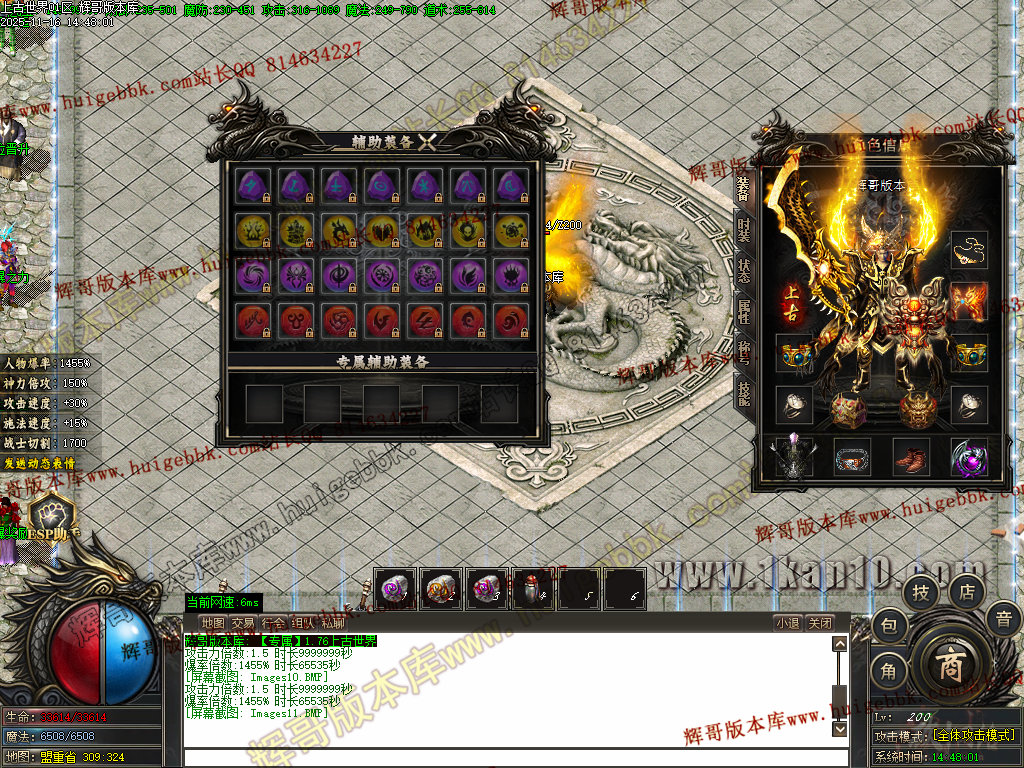Toggle sound with the 音 button

pyautogui.click(x=1003, y=619)
